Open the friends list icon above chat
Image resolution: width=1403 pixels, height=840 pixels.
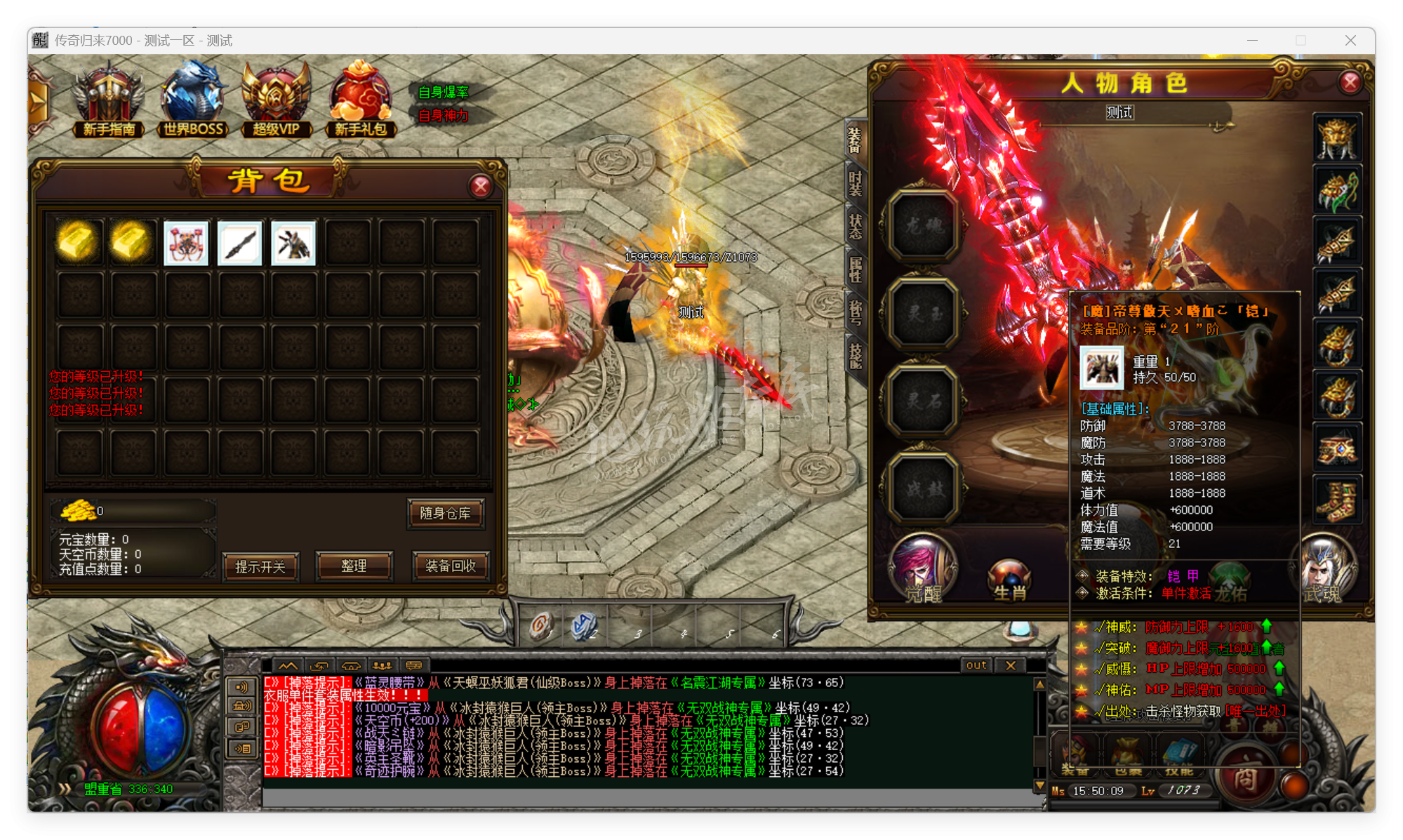383,665
